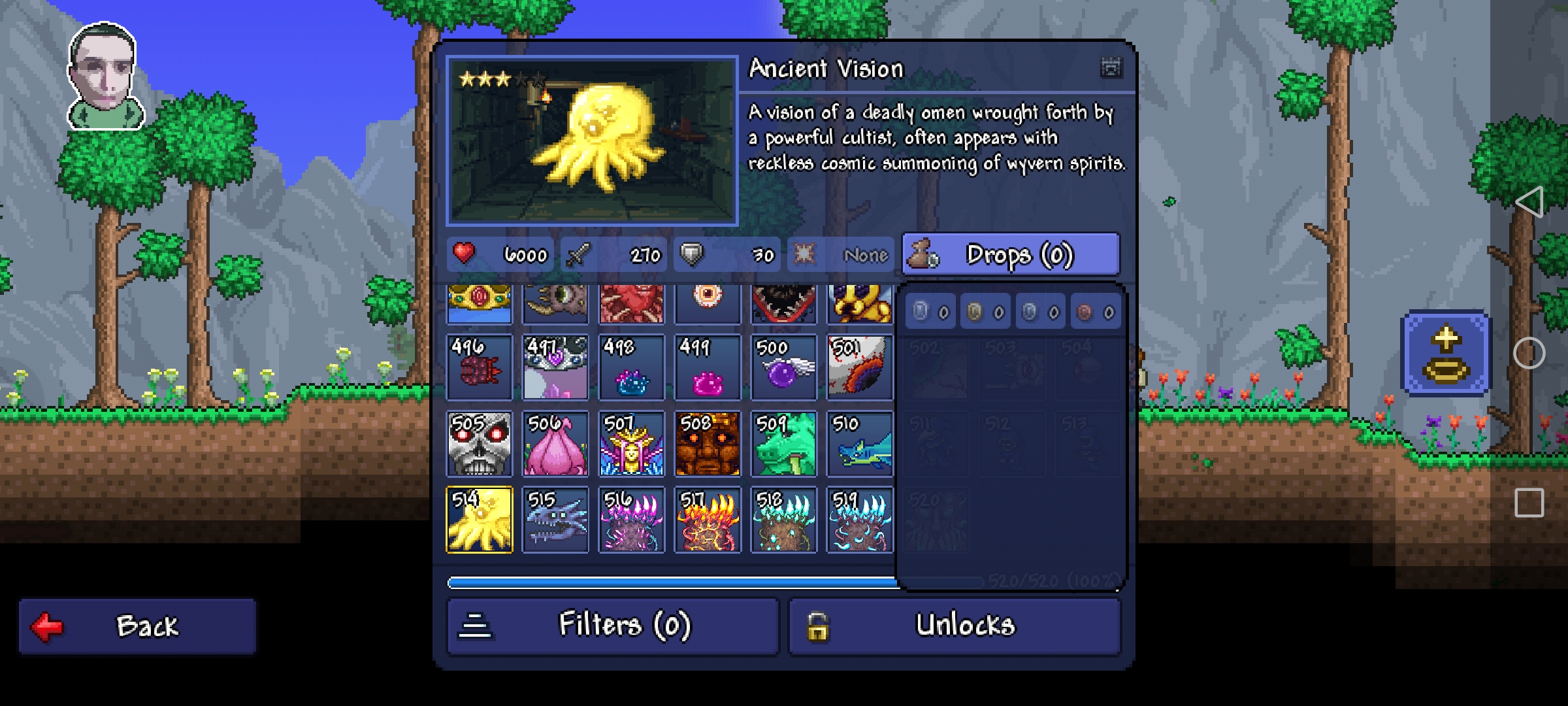The width and height of the screenshot is (1568, 706).
Task: Choose entry 509 Duke Fishron
Action: pos(783,444)
